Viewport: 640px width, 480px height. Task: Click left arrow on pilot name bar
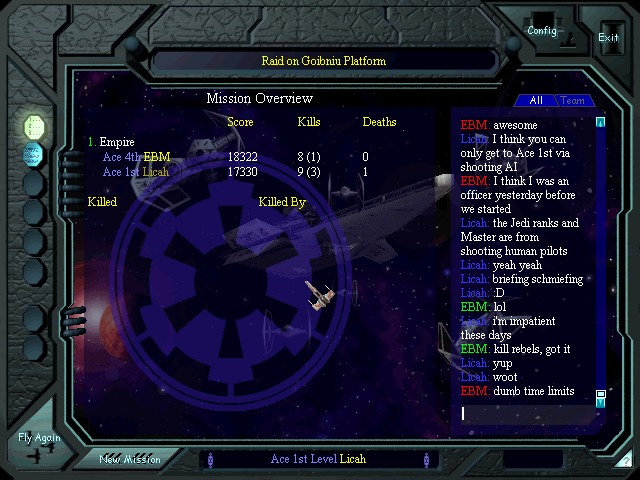tap(209, 460)
